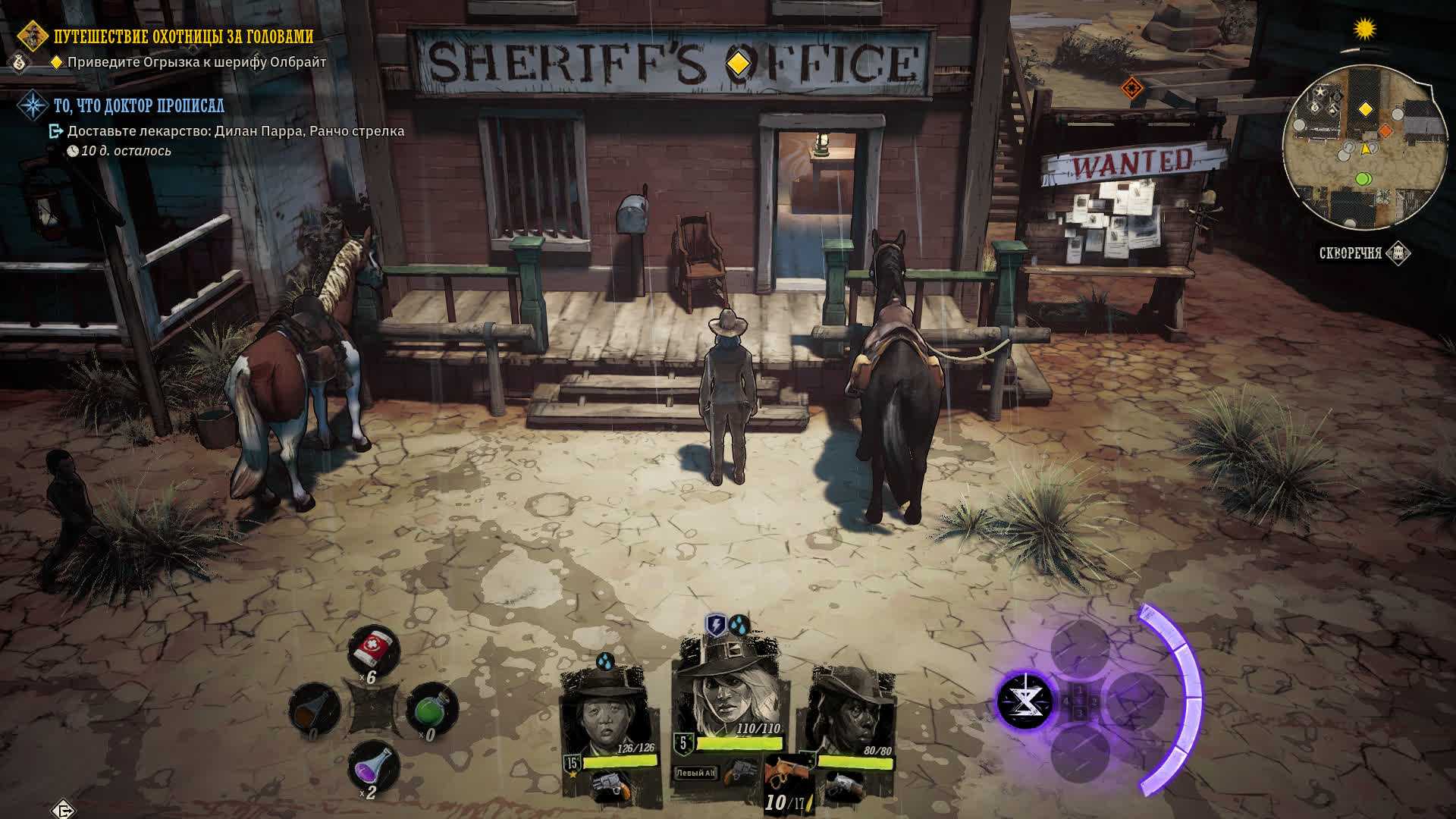
Task: Click the revolver under the level 15 portrait
Action: pos(607,785)
